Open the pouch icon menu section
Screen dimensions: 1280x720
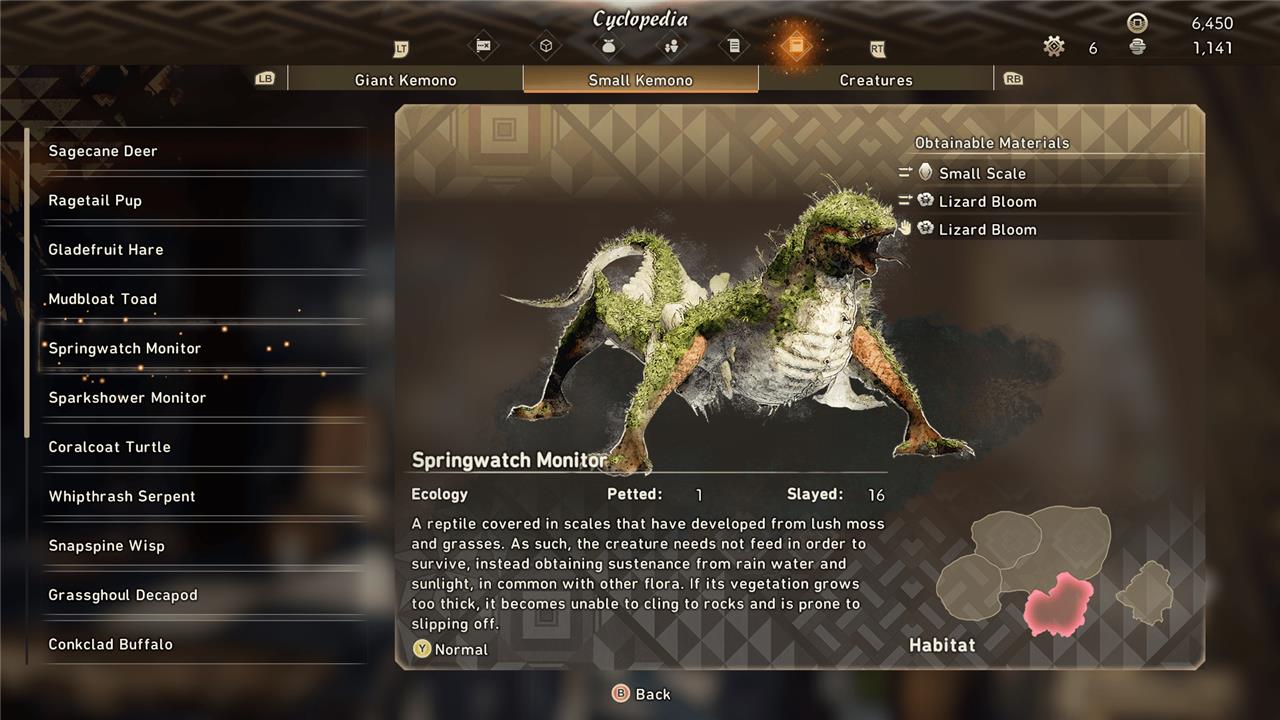[x=608, y=46]
